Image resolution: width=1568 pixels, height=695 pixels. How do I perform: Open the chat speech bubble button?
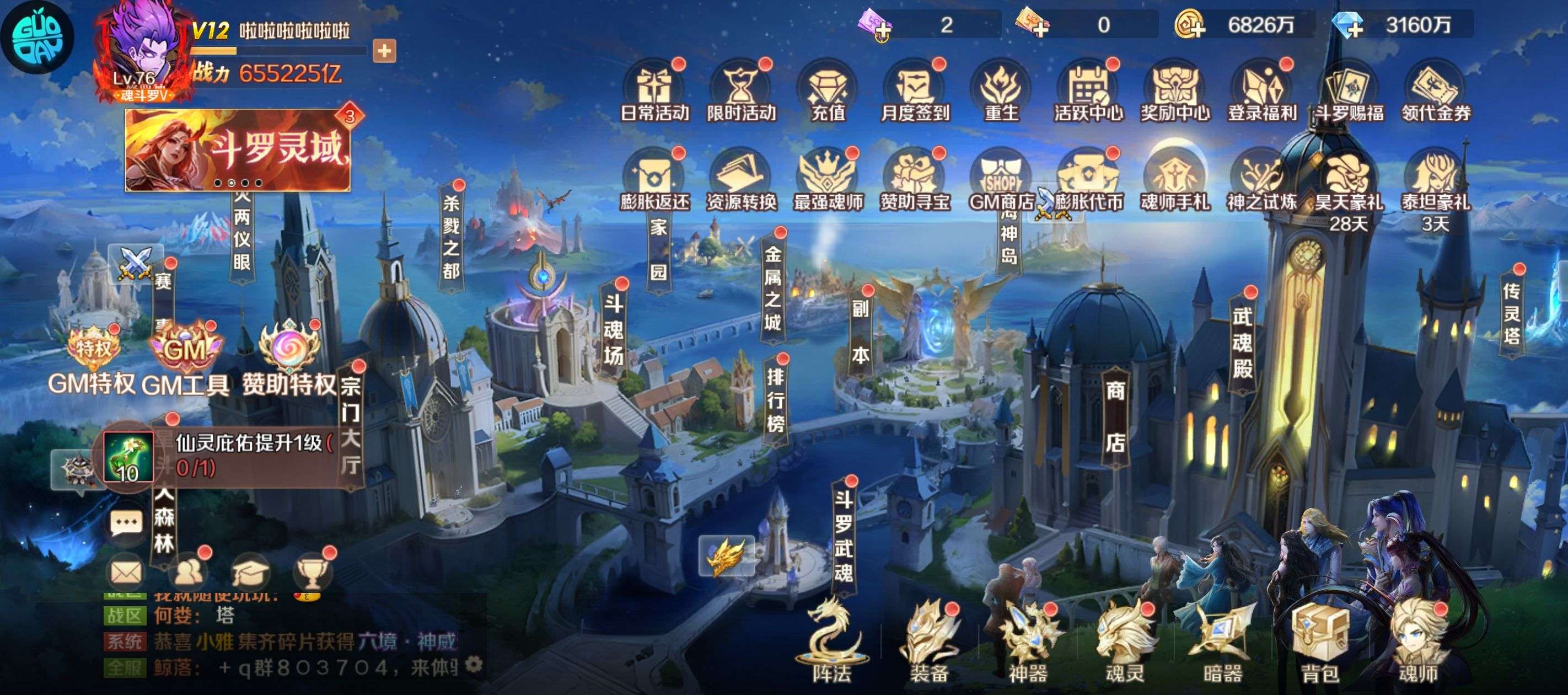coord(126,522)
